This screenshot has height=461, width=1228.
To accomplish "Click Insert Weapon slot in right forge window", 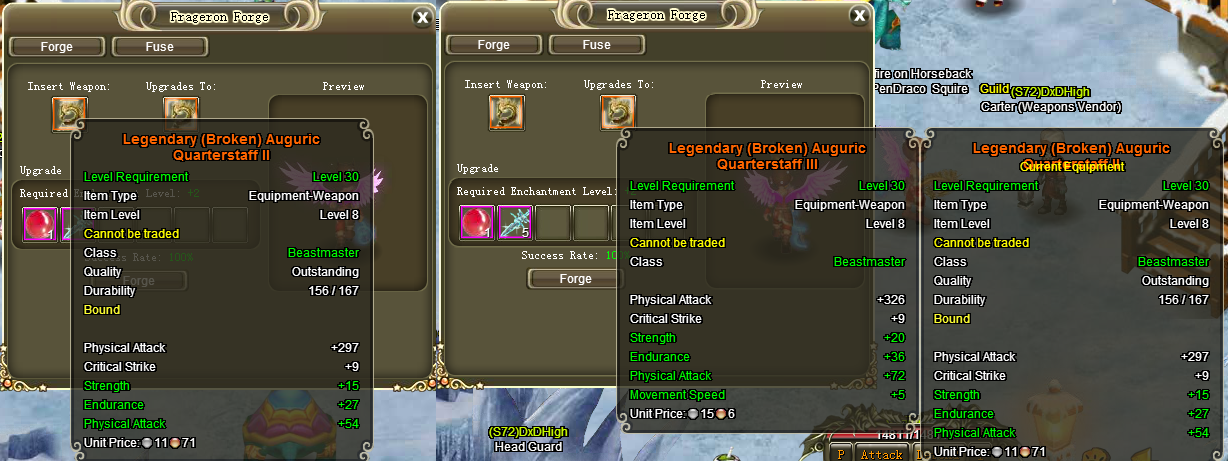I will tap(506, 112).
